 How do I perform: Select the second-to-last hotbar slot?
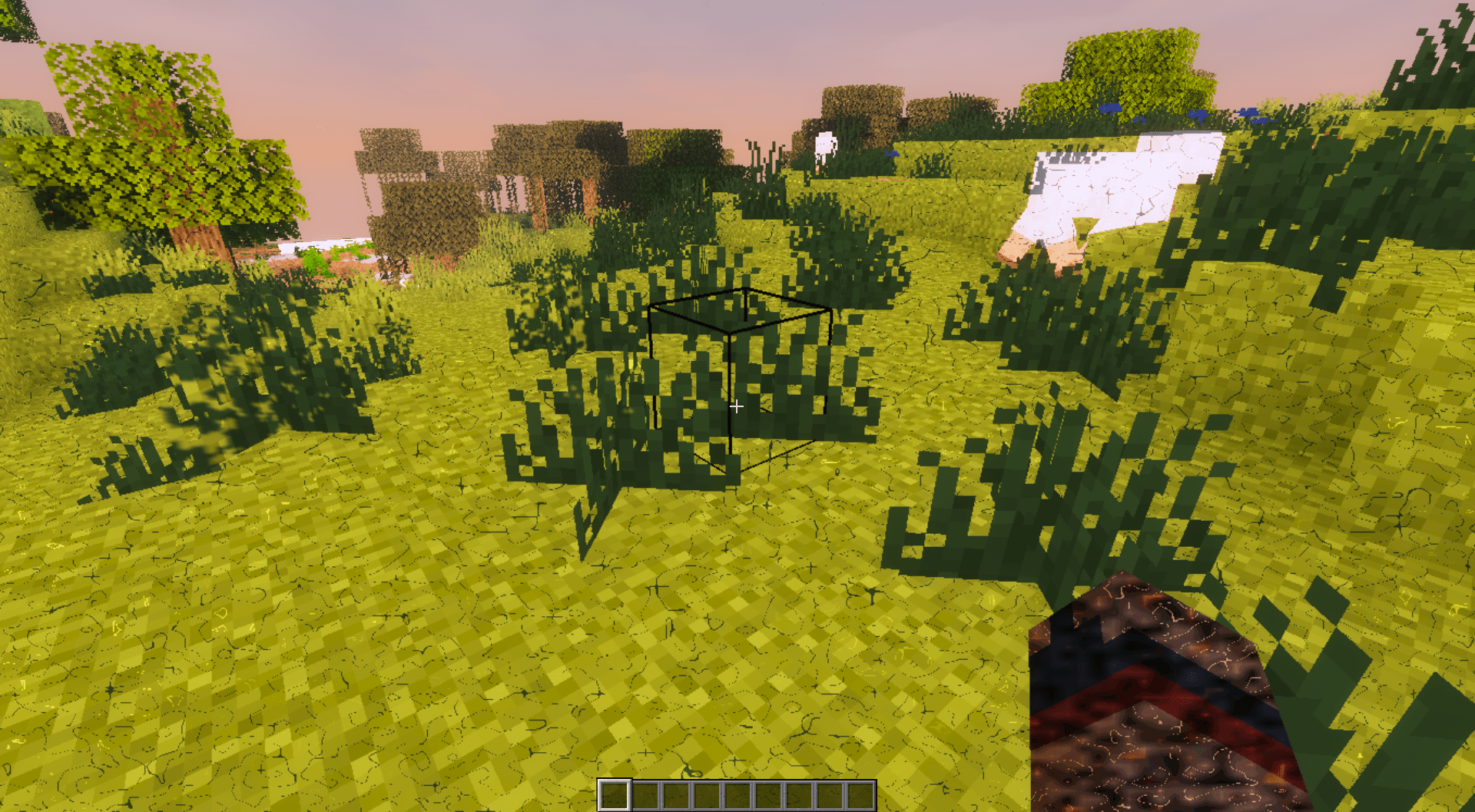830,794
